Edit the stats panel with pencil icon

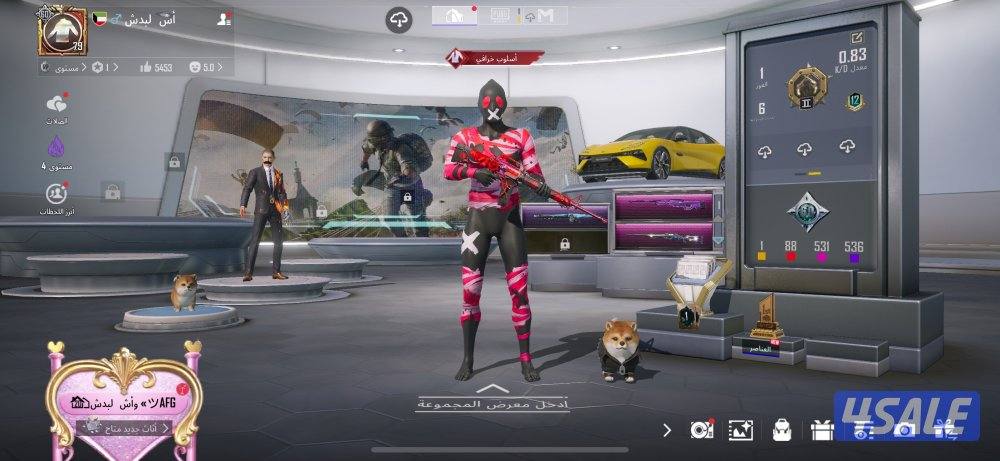click(857, 36)
